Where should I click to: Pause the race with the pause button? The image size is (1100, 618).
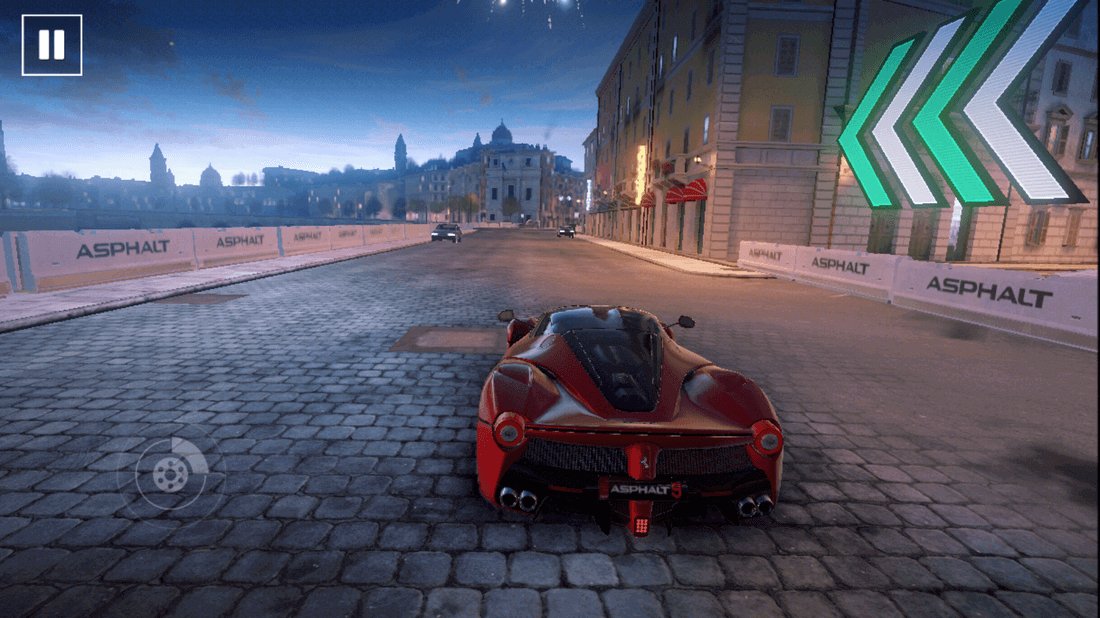pos(52,45)
